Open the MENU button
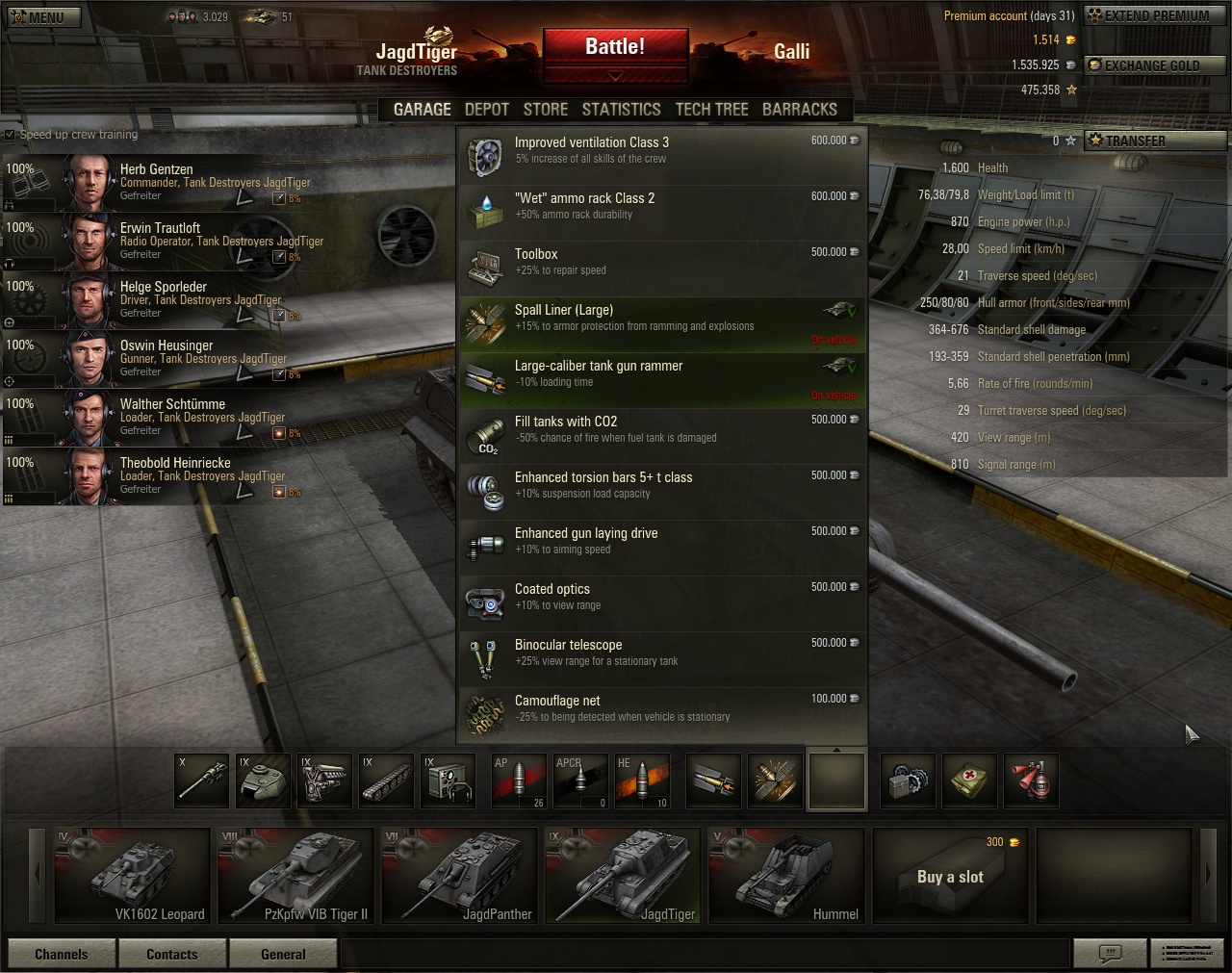The height and width of the screenshot is (973, 1232). tap(43, 16)
